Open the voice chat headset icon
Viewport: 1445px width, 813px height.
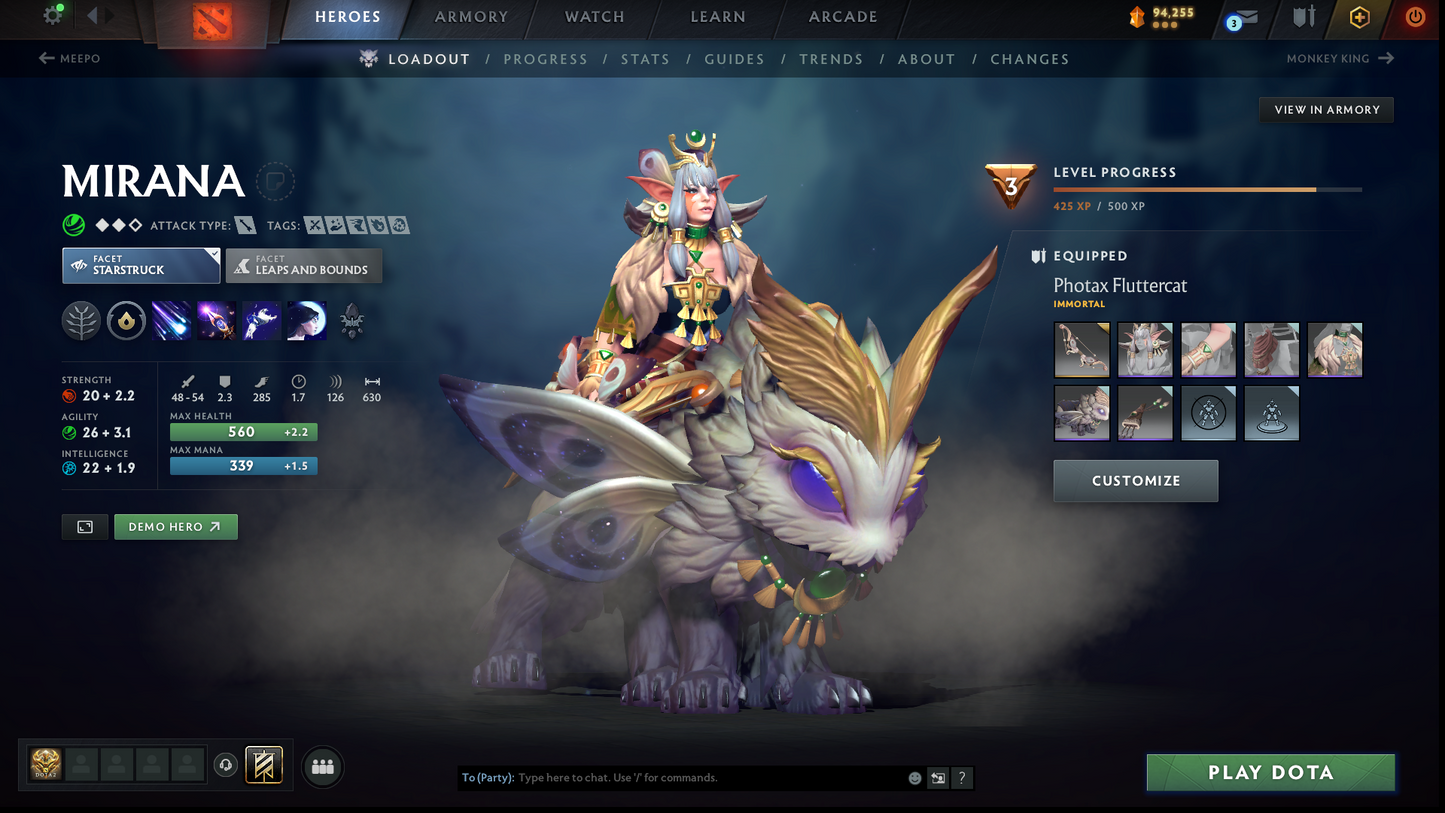[x=225, y=765]
